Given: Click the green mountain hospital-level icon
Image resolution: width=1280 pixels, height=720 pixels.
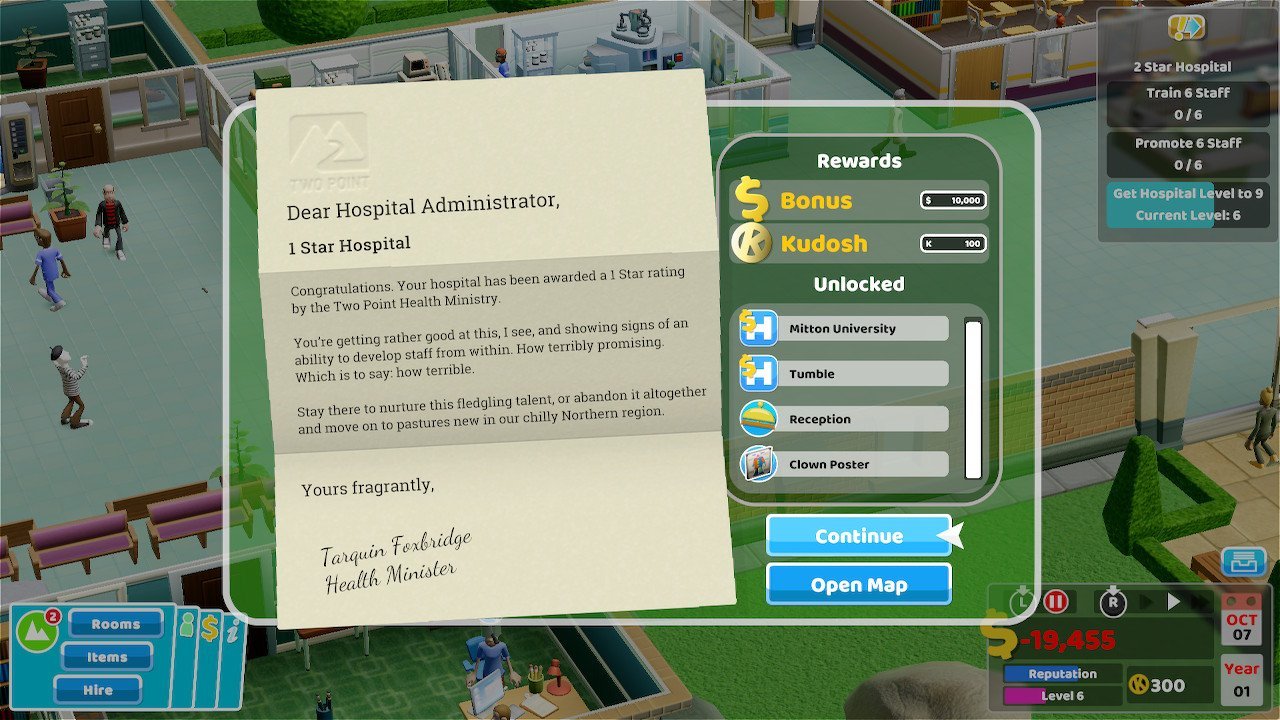Looking at the screenshot, I should (x=36, y=632).
